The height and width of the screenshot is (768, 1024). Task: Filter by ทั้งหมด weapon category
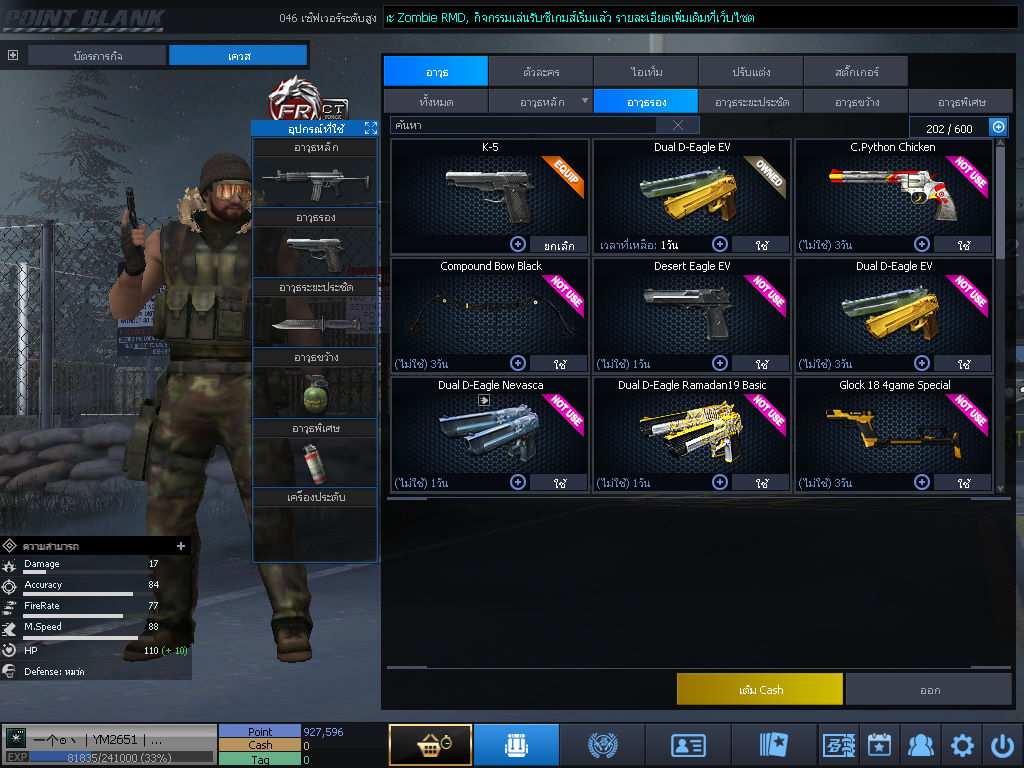click(435, 102)
